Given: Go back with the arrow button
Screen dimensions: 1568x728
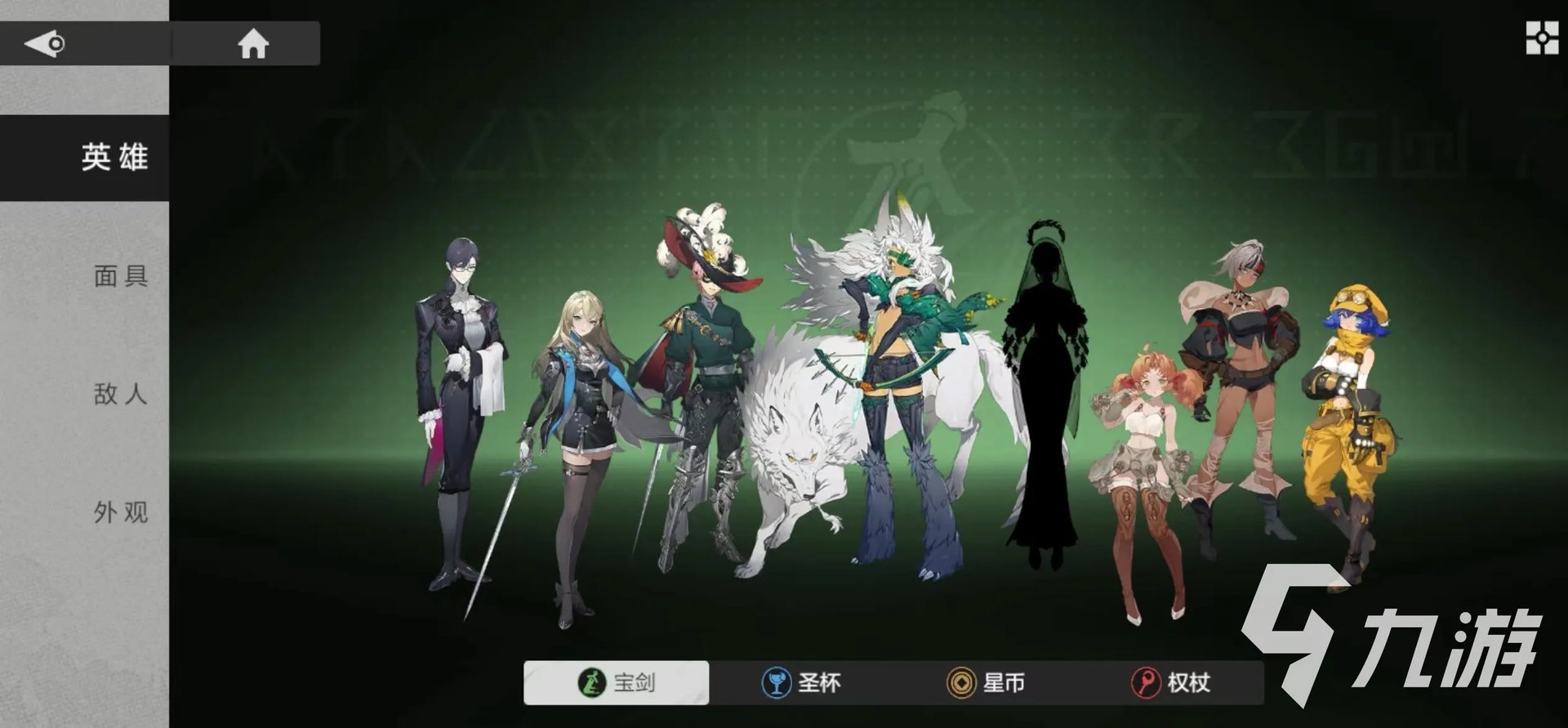Looking at the screenshot, I should click(x=45, y=43).
